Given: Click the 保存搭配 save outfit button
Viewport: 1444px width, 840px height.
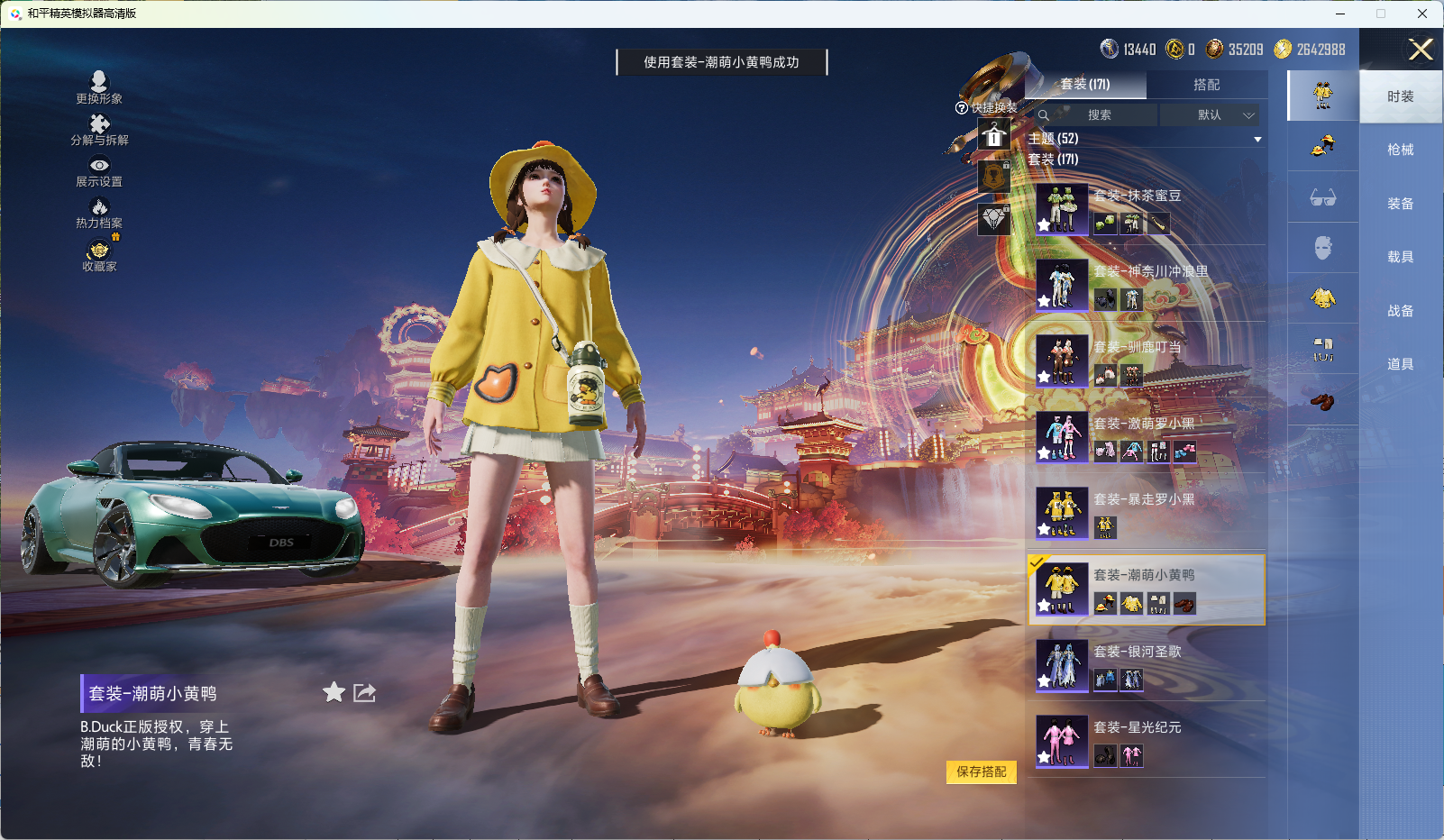Looking at the screenshot, I should pos(982,773).
